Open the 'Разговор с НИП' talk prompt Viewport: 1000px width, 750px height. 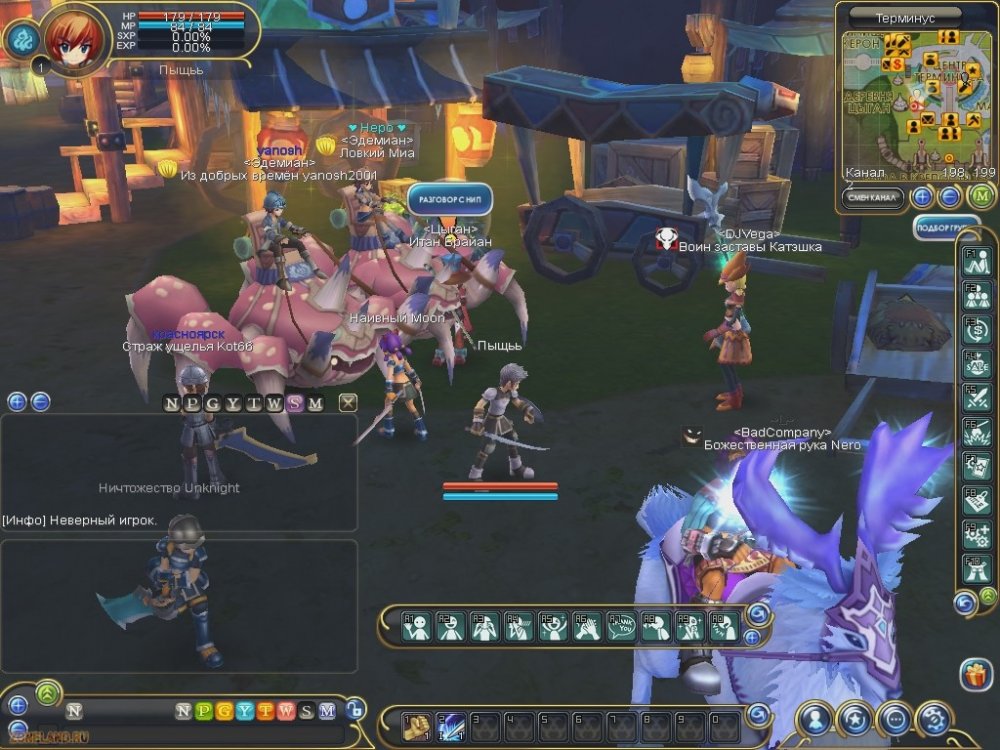click(x=450, y=199)
